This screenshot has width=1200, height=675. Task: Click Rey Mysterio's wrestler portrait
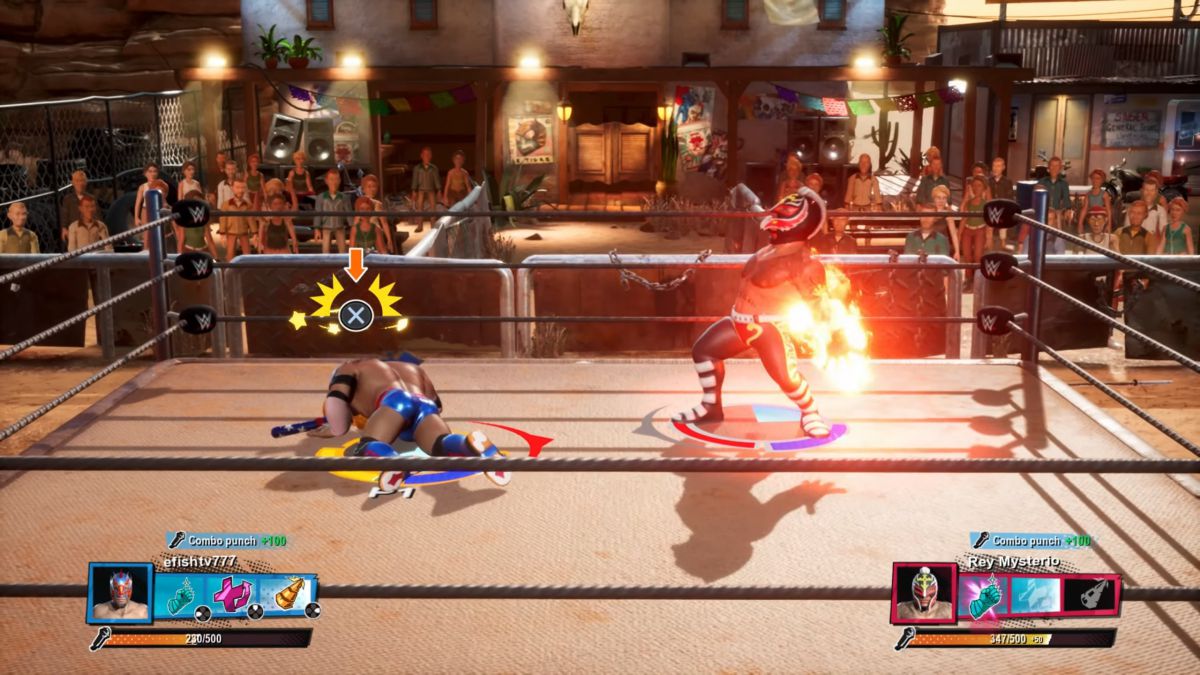(925, 594)
